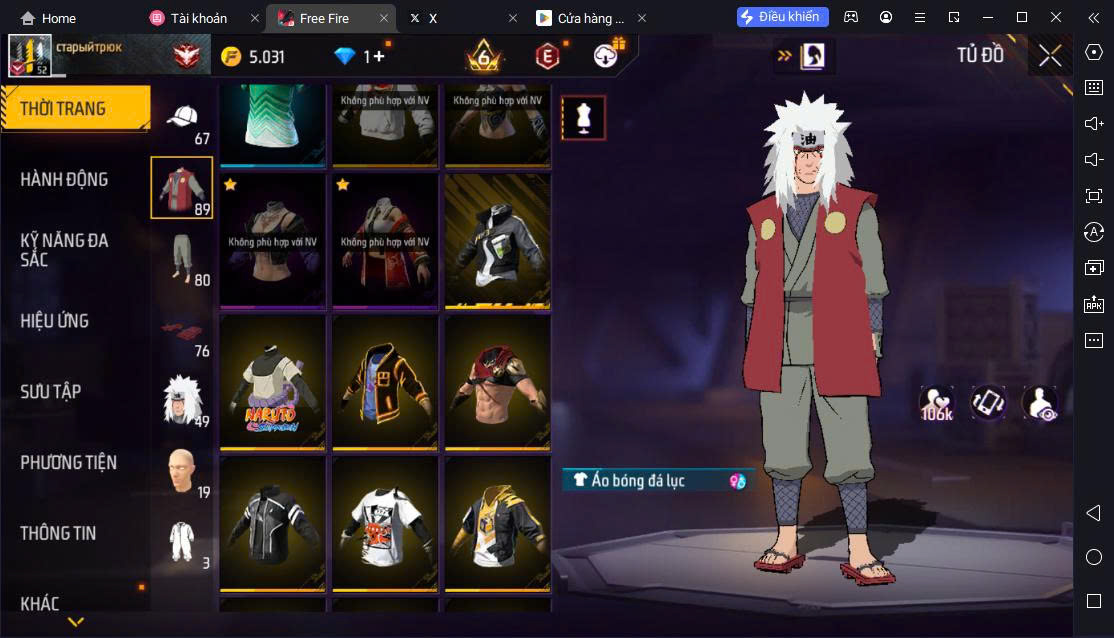Switch to the PHƯƠNG TIỆN tab

pyautogui.click(x=68, y=462)
